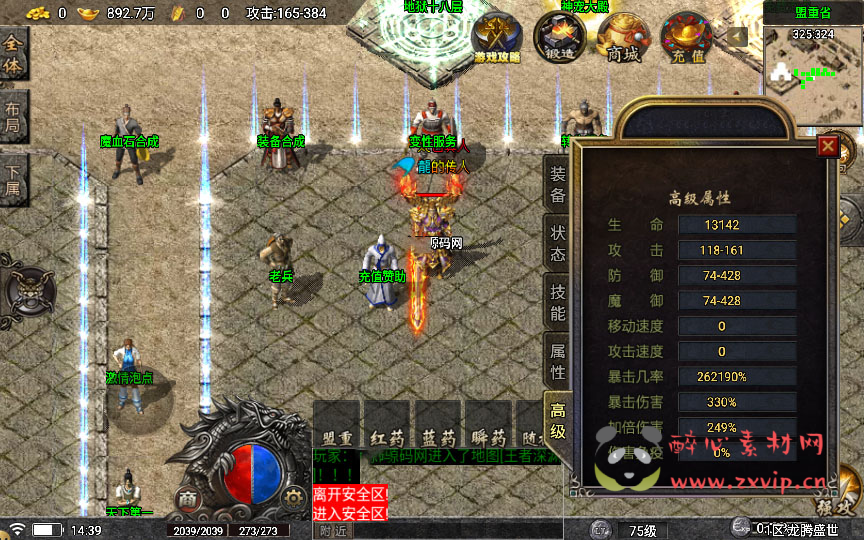The height and width of the screenshot is (540, 864).
Task: Switch to the 装备 equipment tab
Action: click(x=557, y=183)
